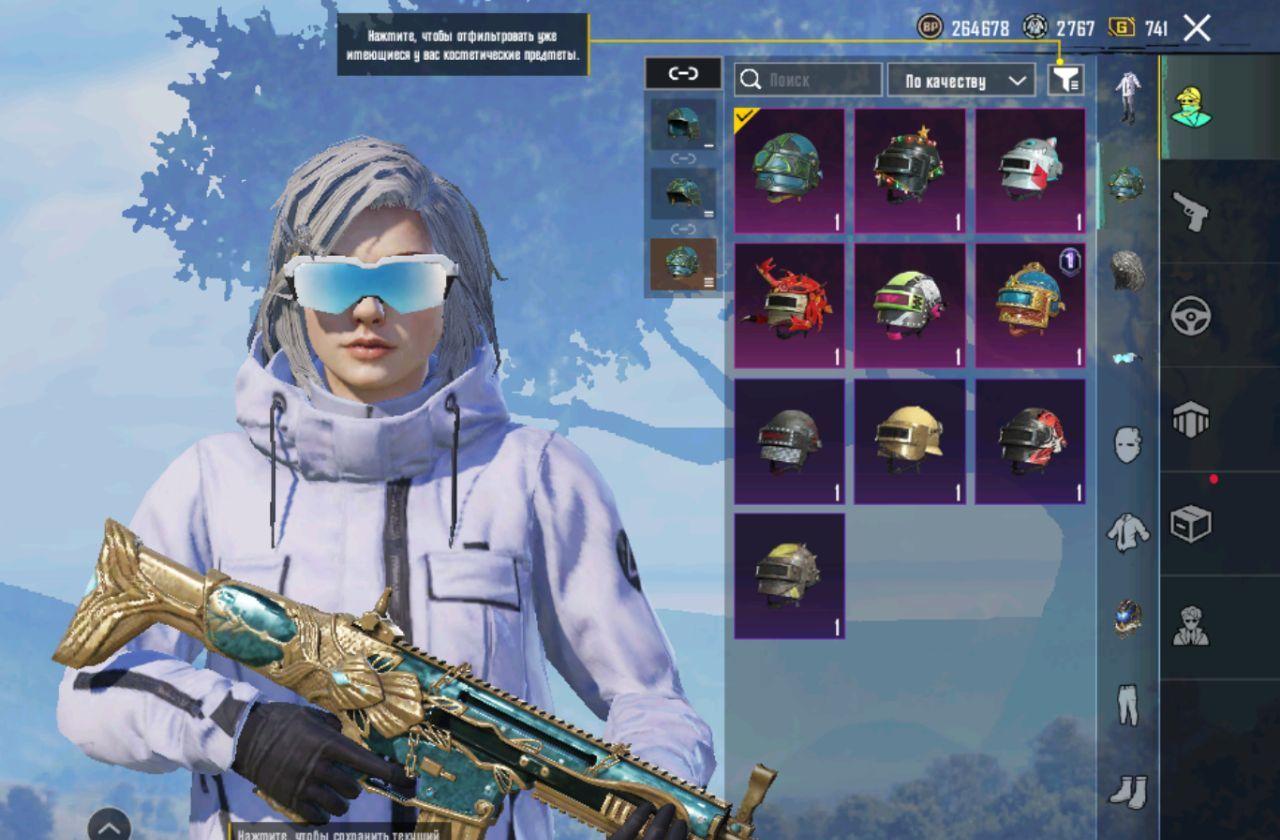Open the pistol weapons category tab
This screenshot has height=840, width=1280.
tap(1191, 211)
